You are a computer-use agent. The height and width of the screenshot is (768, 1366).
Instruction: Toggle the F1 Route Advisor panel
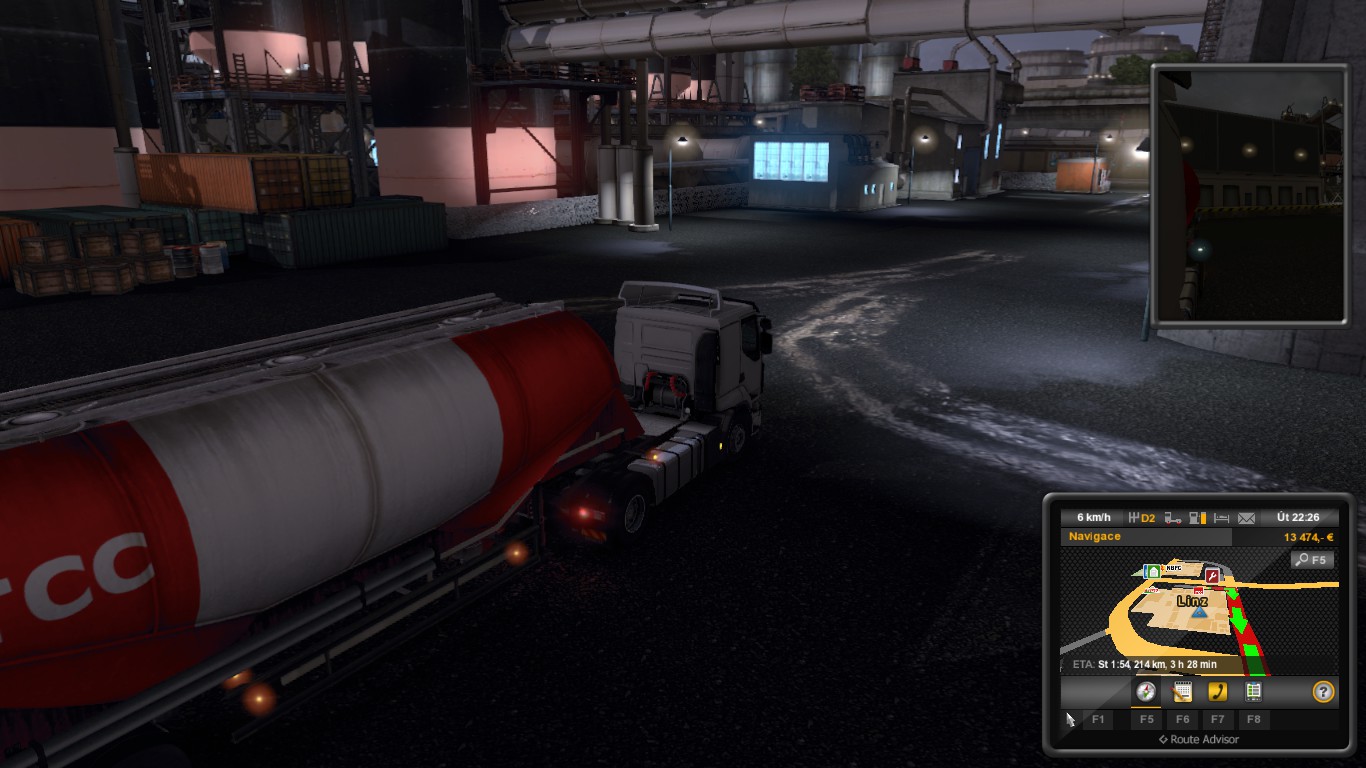(x=1098, y=720)
